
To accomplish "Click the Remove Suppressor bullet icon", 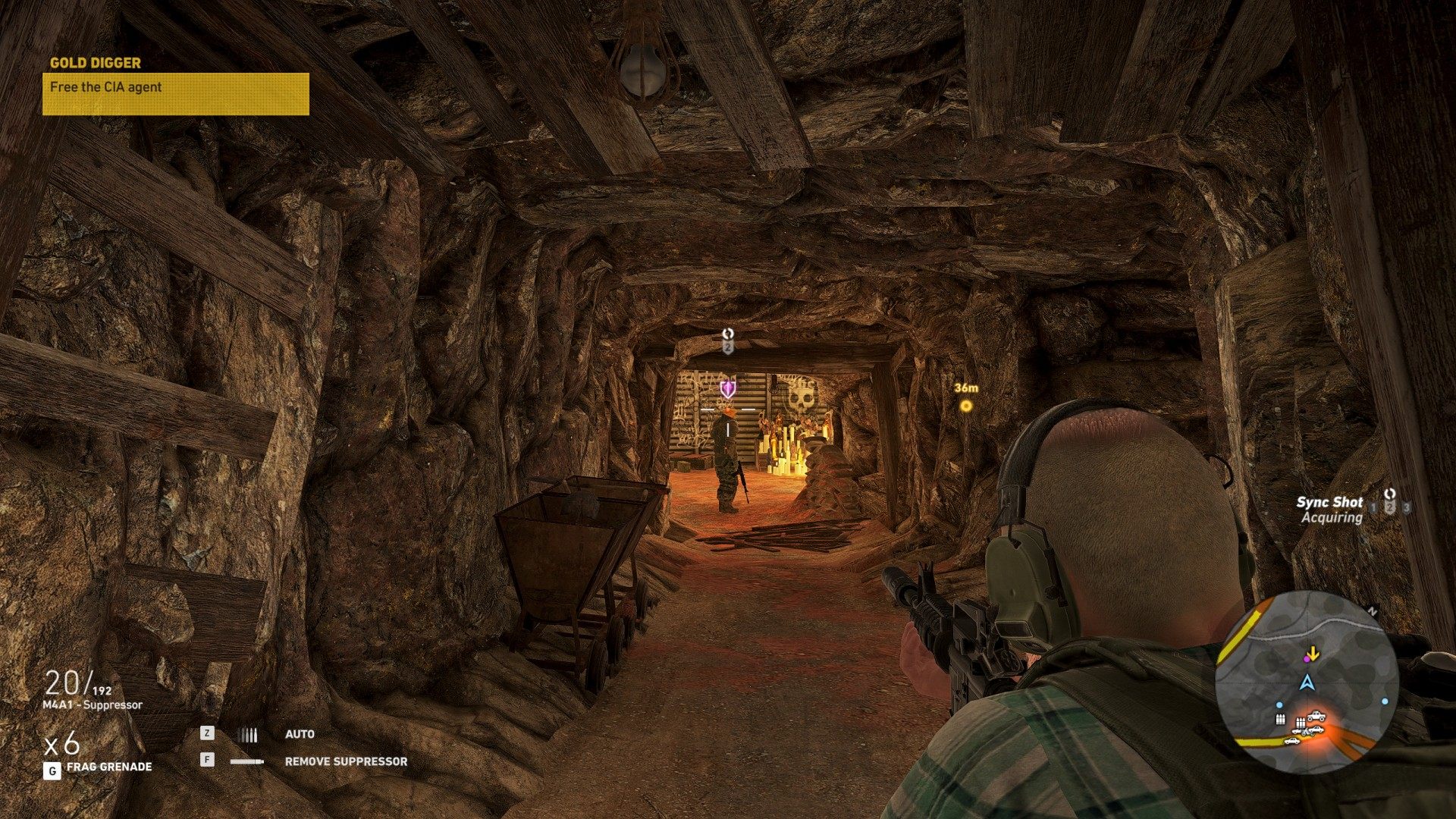I will (x=247, y=761).
